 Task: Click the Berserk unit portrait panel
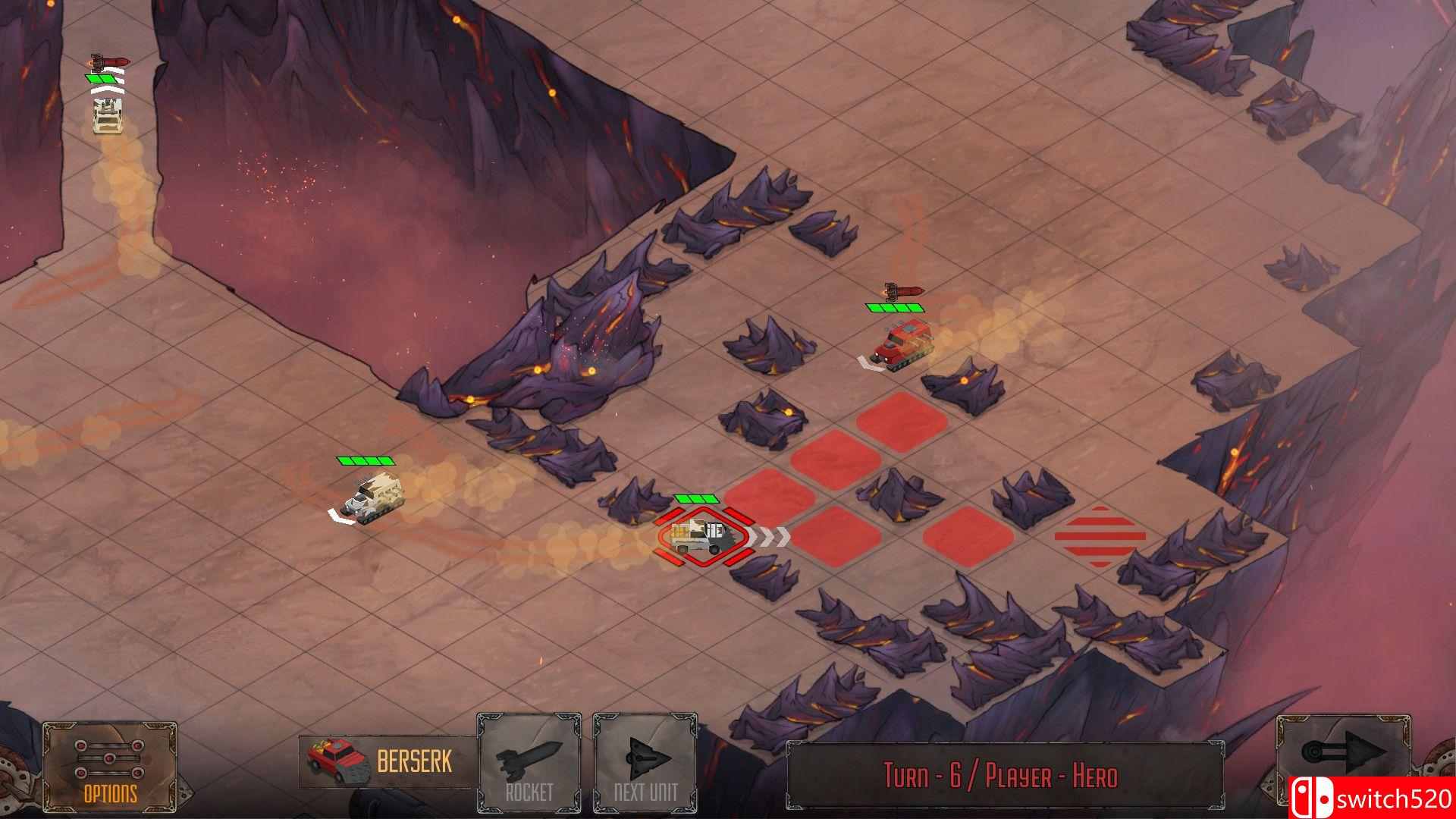pyautogui.click(x=387, y=762)
